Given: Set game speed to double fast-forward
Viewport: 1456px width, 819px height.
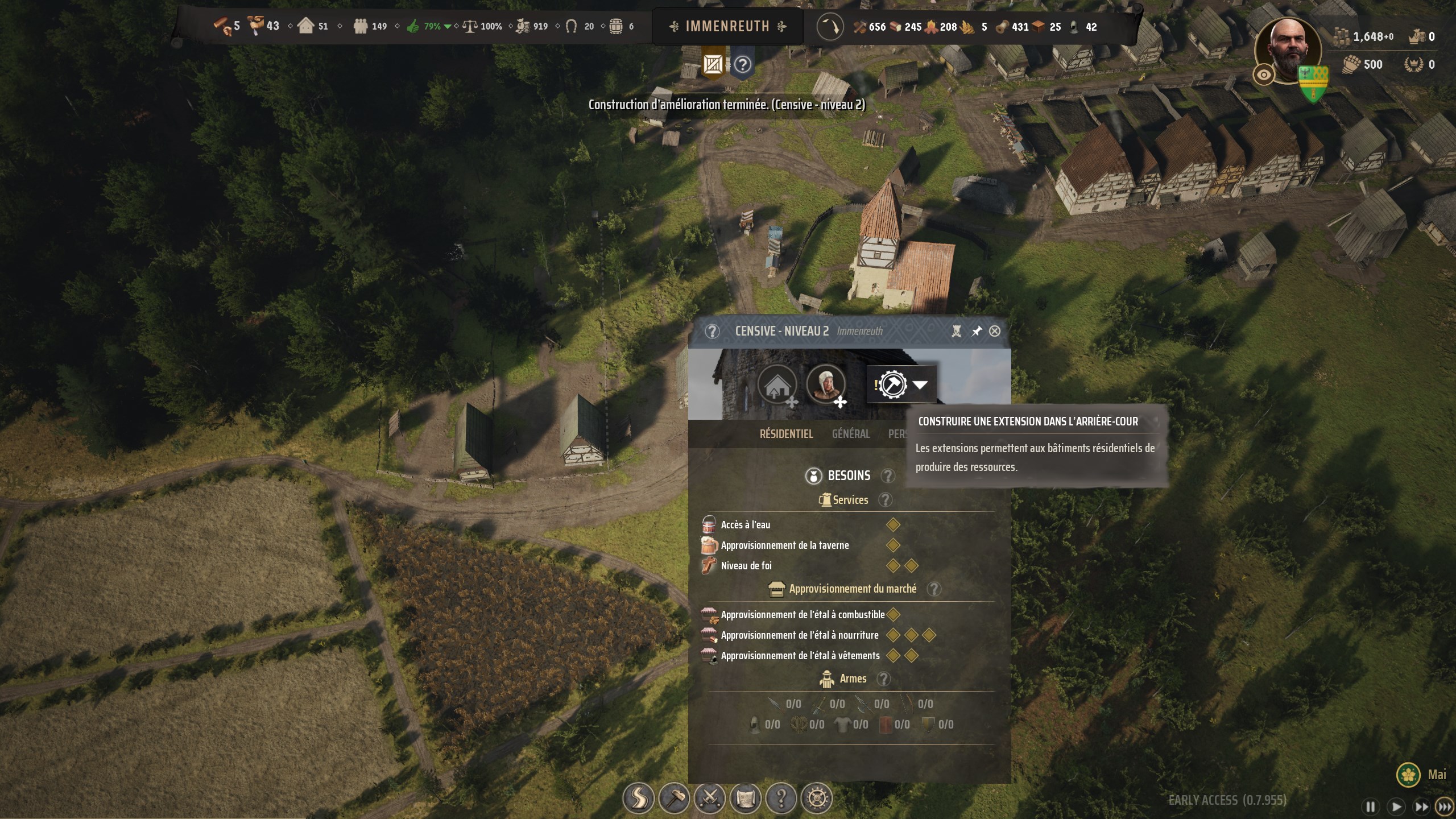Looking at the screenshot, I should [x=1421, y=807].
